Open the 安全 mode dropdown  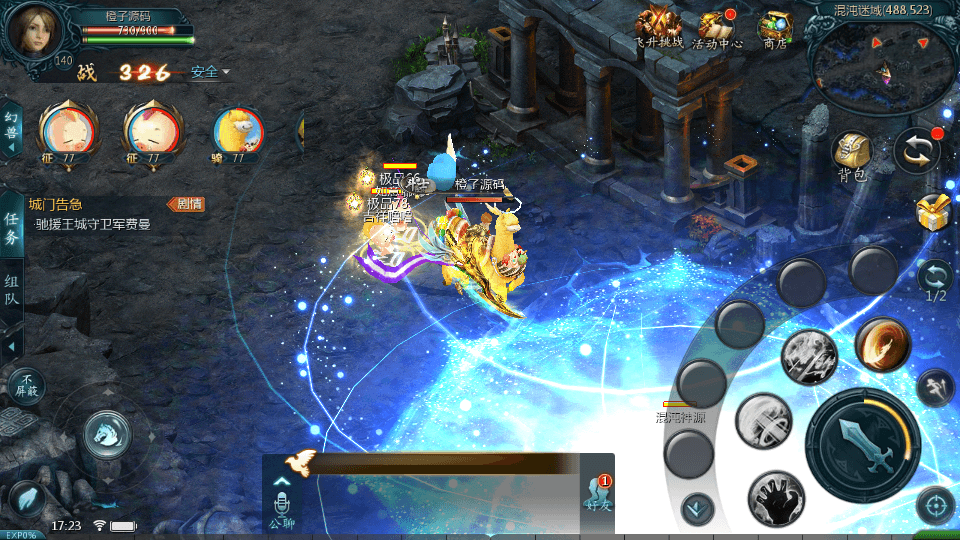pos(210,72)
